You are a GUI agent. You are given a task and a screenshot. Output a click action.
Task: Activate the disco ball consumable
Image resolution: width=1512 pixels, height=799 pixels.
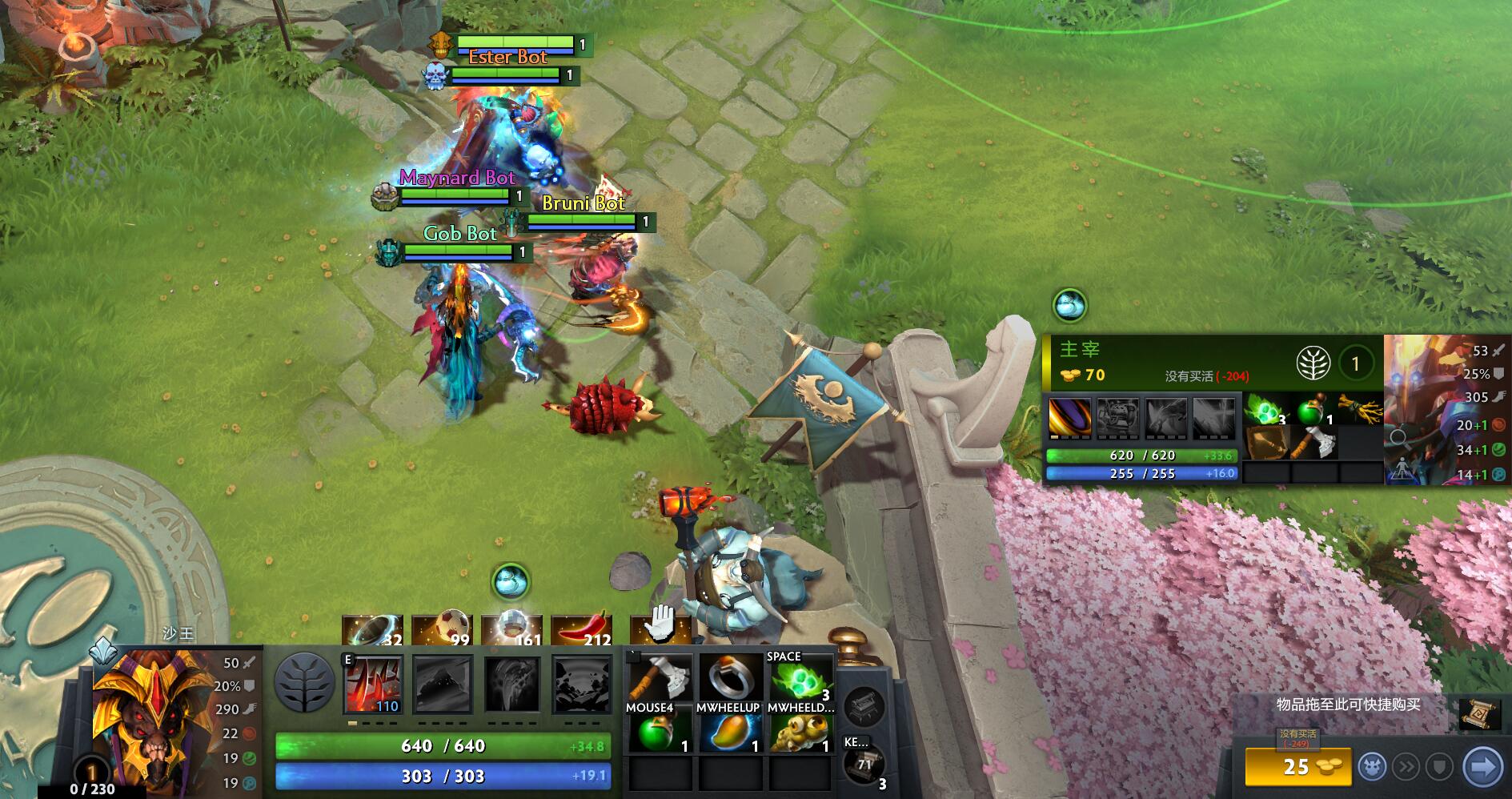(x=511, y=631)
